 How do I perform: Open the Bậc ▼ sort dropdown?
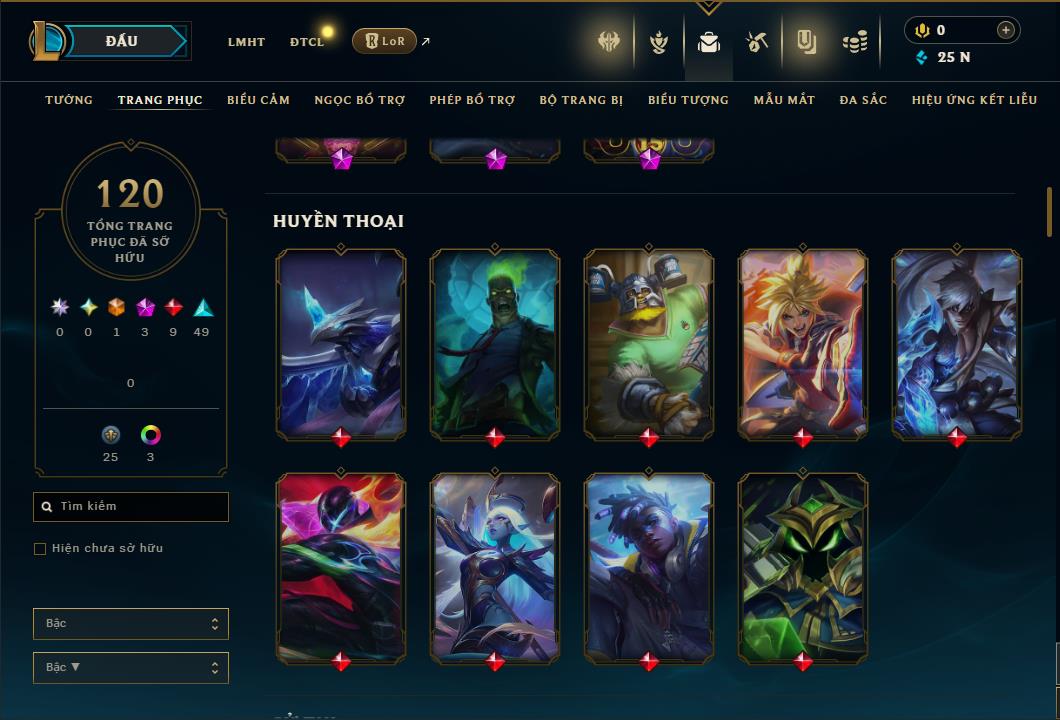(x=130, y=667)
